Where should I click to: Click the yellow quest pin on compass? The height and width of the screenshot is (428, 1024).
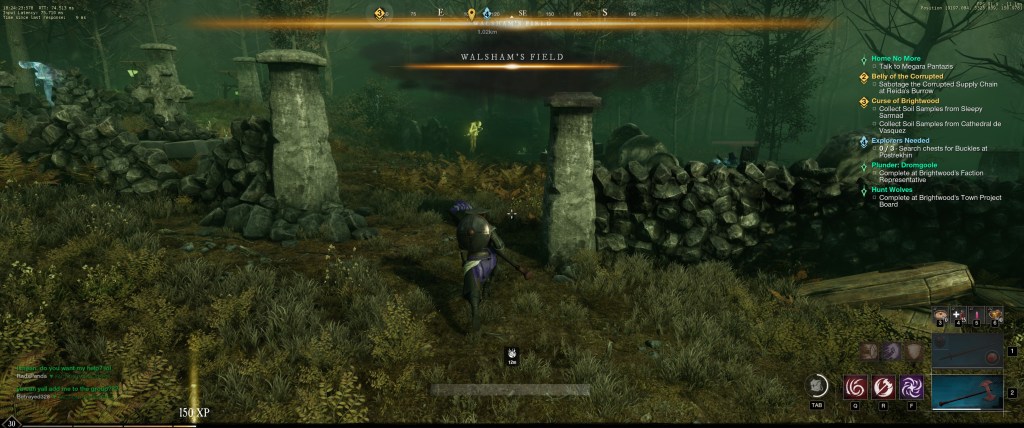pyautogui.click(x=471, y=14)
